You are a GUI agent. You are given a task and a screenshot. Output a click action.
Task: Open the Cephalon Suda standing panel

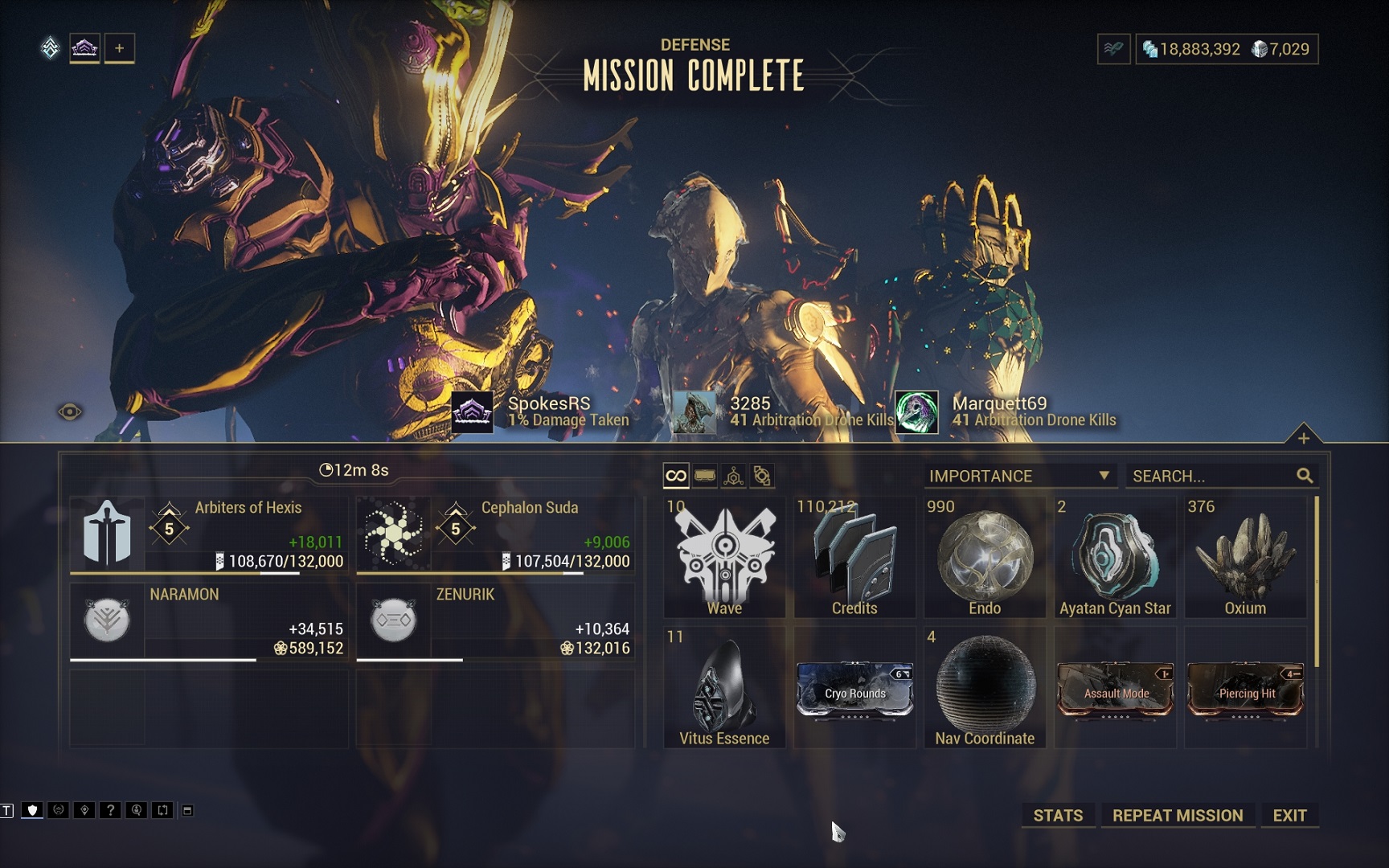[495, 534]
